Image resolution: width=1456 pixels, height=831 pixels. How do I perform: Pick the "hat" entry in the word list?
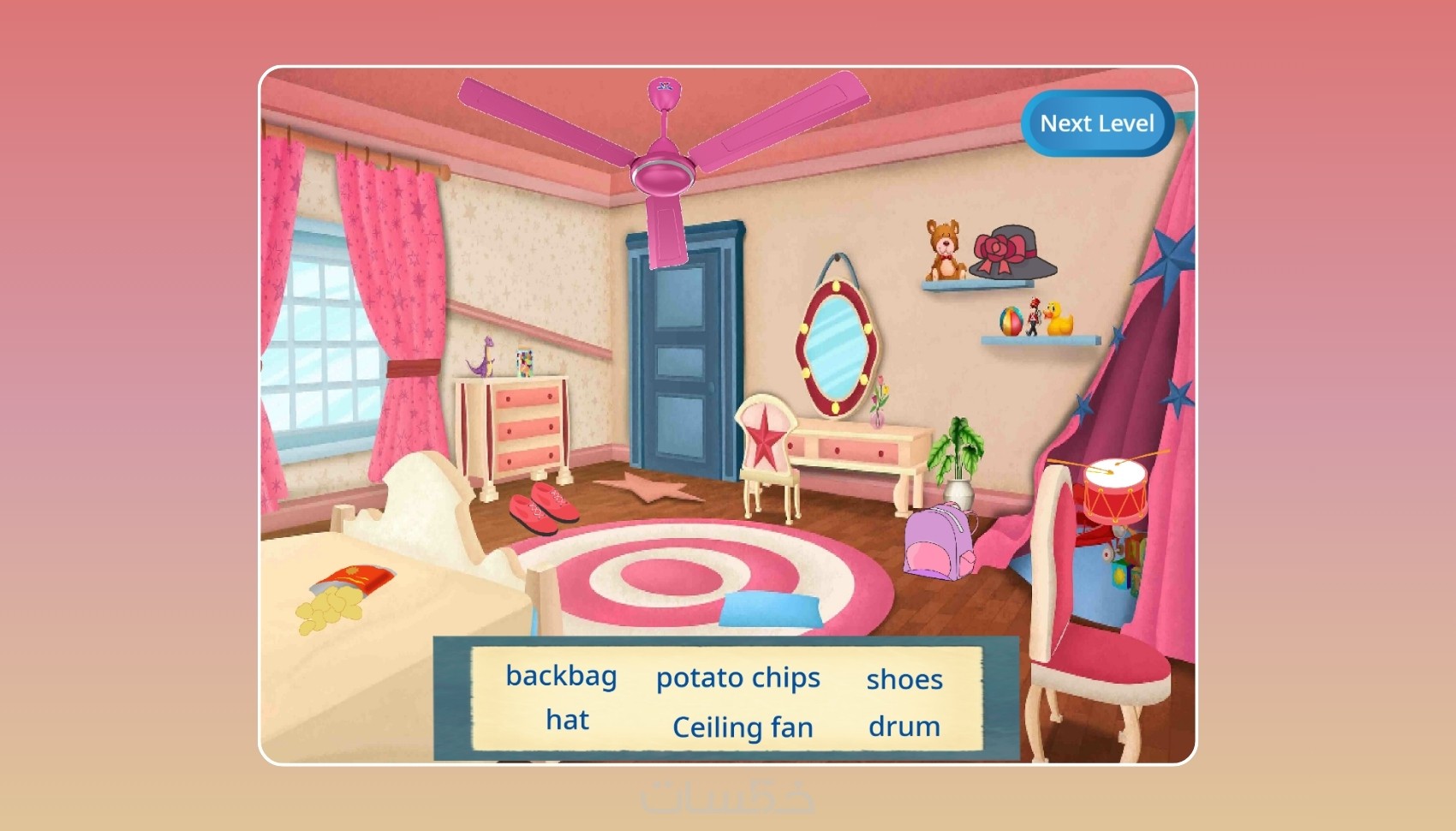tap(567, 720)
